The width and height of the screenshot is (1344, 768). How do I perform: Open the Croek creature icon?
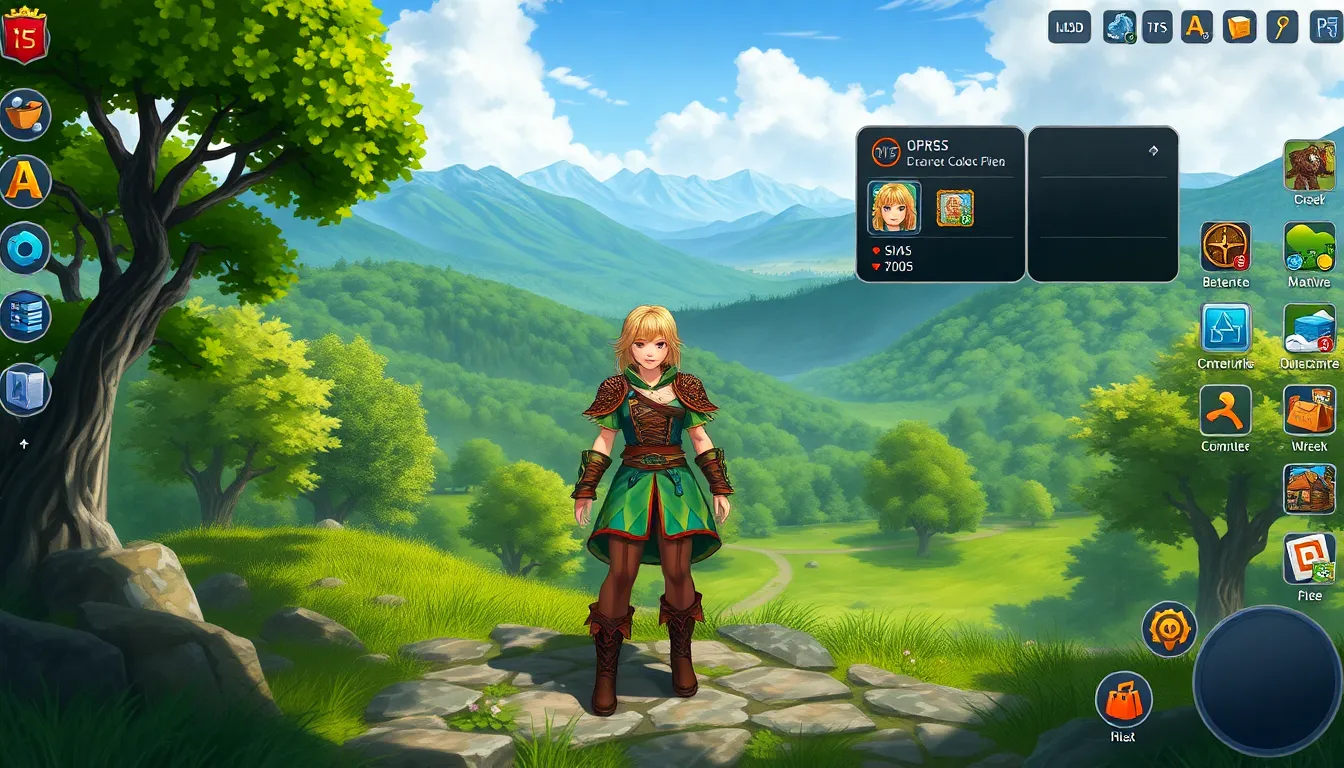pyautogui.click(x=1309, y=165)
